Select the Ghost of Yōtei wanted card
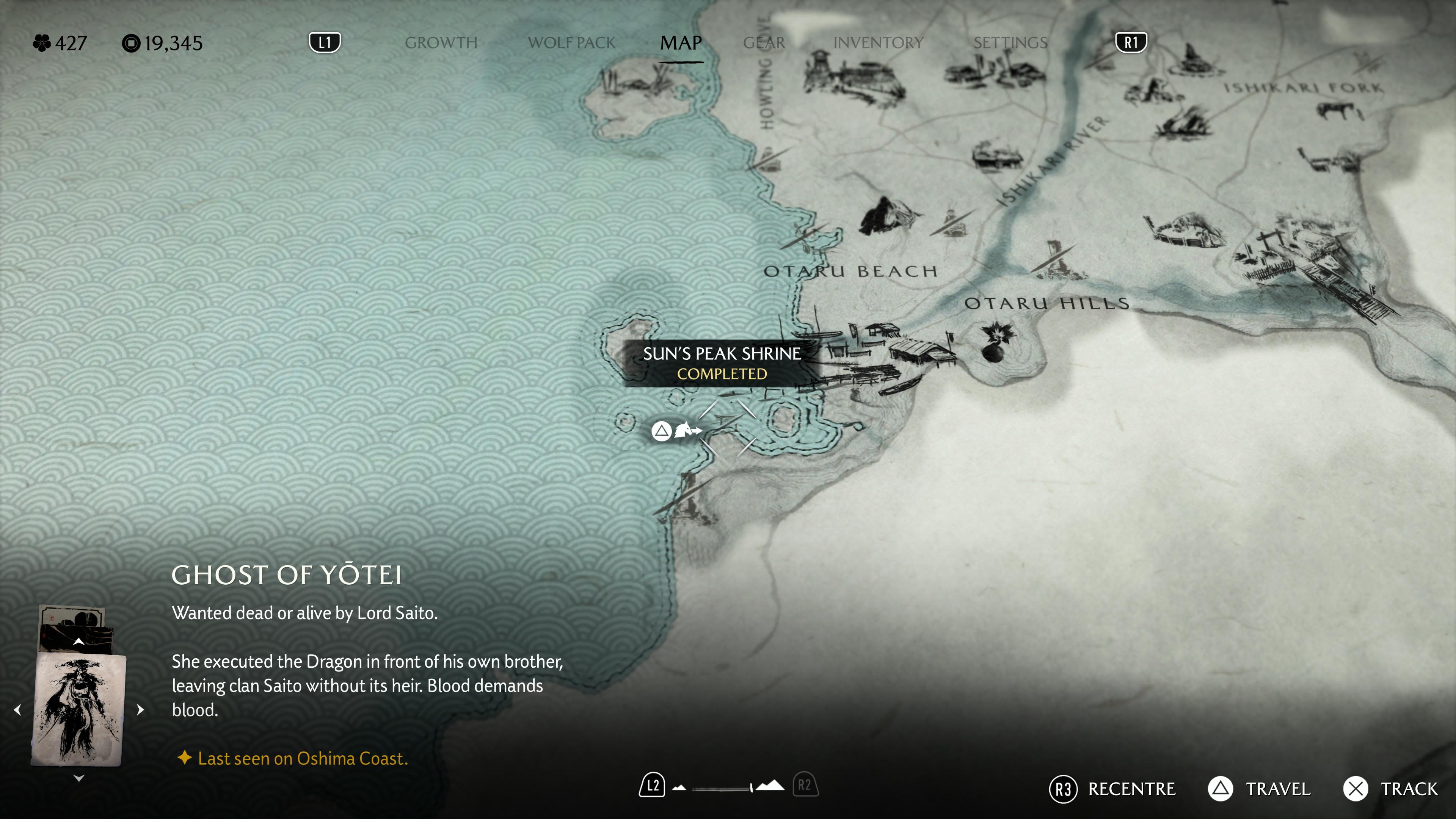 click(x=78, y=709)
